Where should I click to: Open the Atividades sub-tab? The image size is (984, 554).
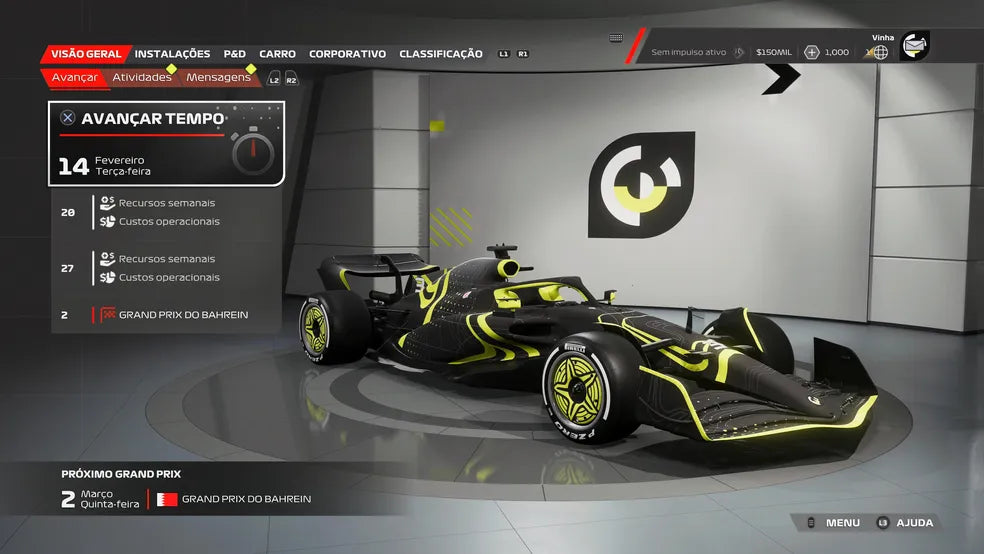[x=141, y=77]
